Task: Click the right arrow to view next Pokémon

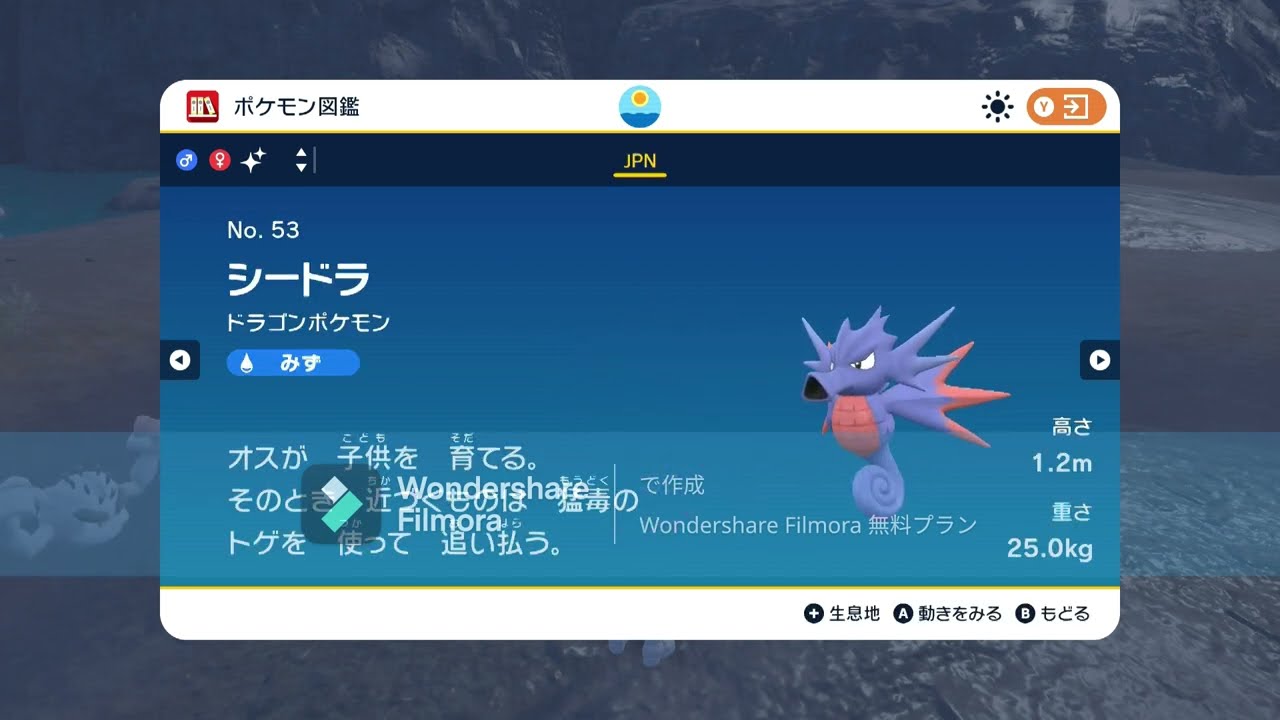Action: tap(1100, 360)
